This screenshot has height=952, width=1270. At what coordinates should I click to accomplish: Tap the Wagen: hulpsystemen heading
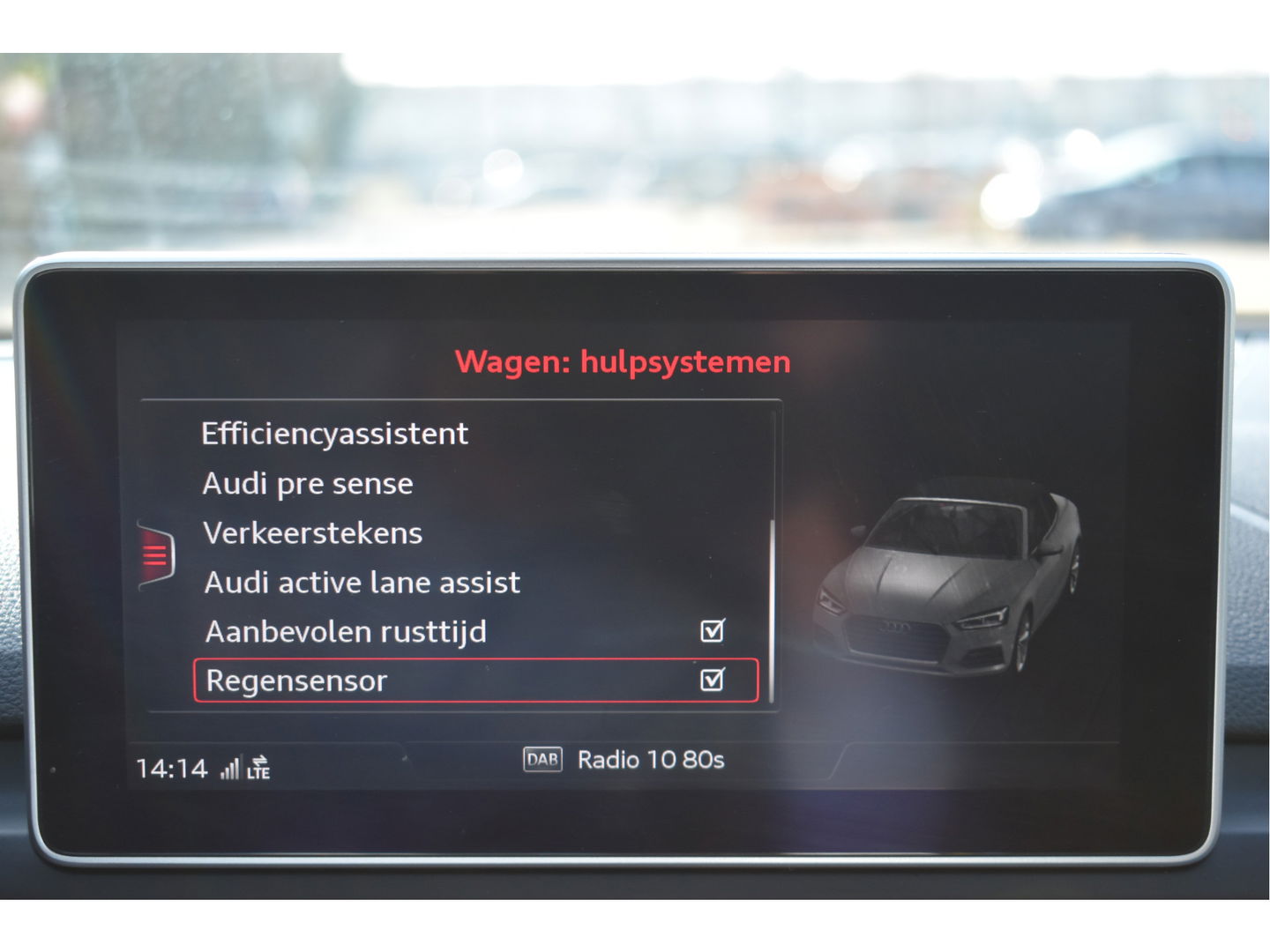tap(622, 361)
